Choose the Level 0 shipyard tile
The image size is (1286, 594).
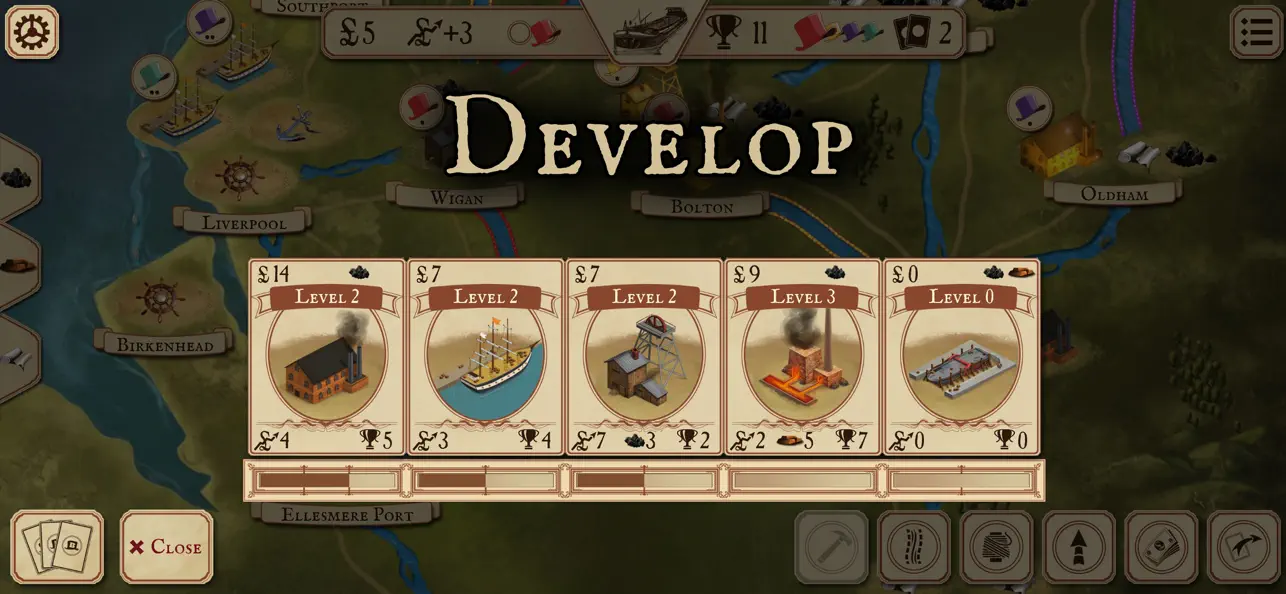point(962,357)
